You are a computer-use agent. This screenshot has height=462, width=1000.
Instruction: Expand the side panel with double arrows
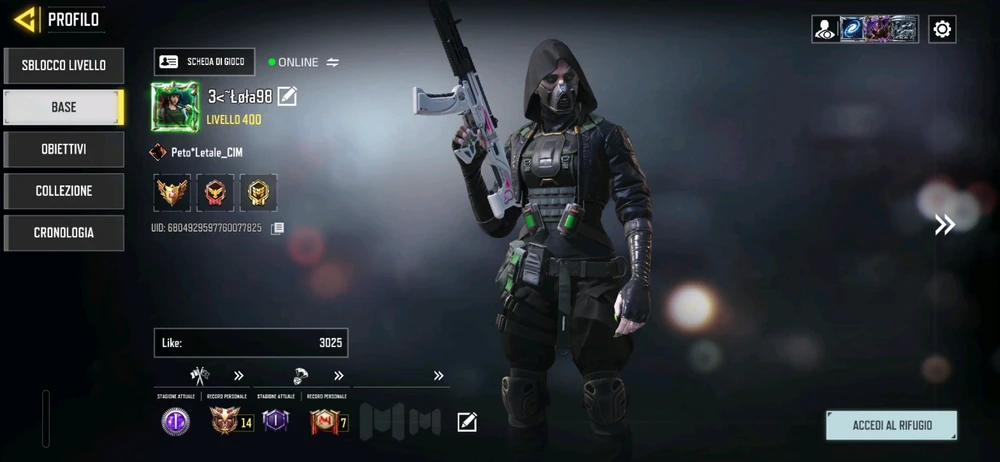(944, 225)
